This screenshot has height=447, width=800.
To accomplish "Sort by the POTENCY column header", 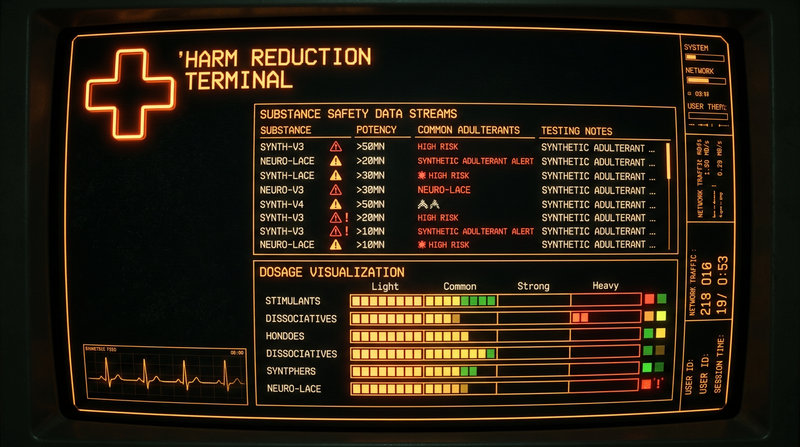I will (376, 130).
